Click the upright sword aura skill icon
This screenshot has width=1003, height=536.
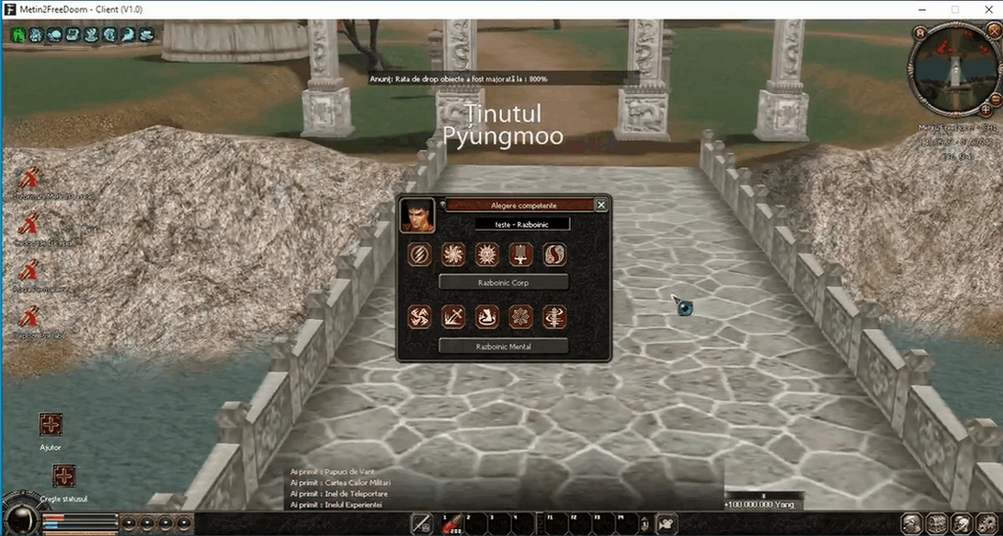click(521, 255)
